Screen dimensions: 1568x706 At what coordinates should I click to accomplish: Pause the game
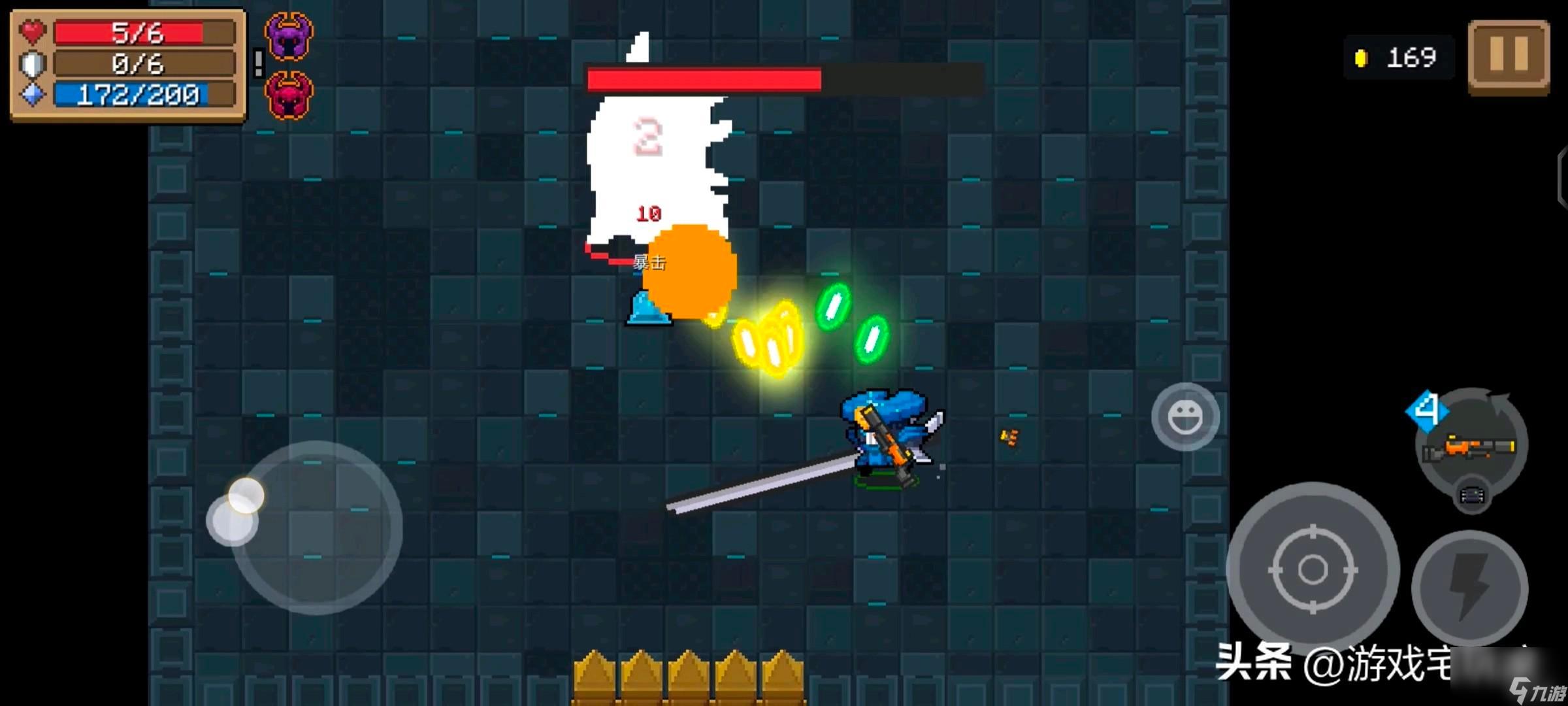pos(1509,57)
